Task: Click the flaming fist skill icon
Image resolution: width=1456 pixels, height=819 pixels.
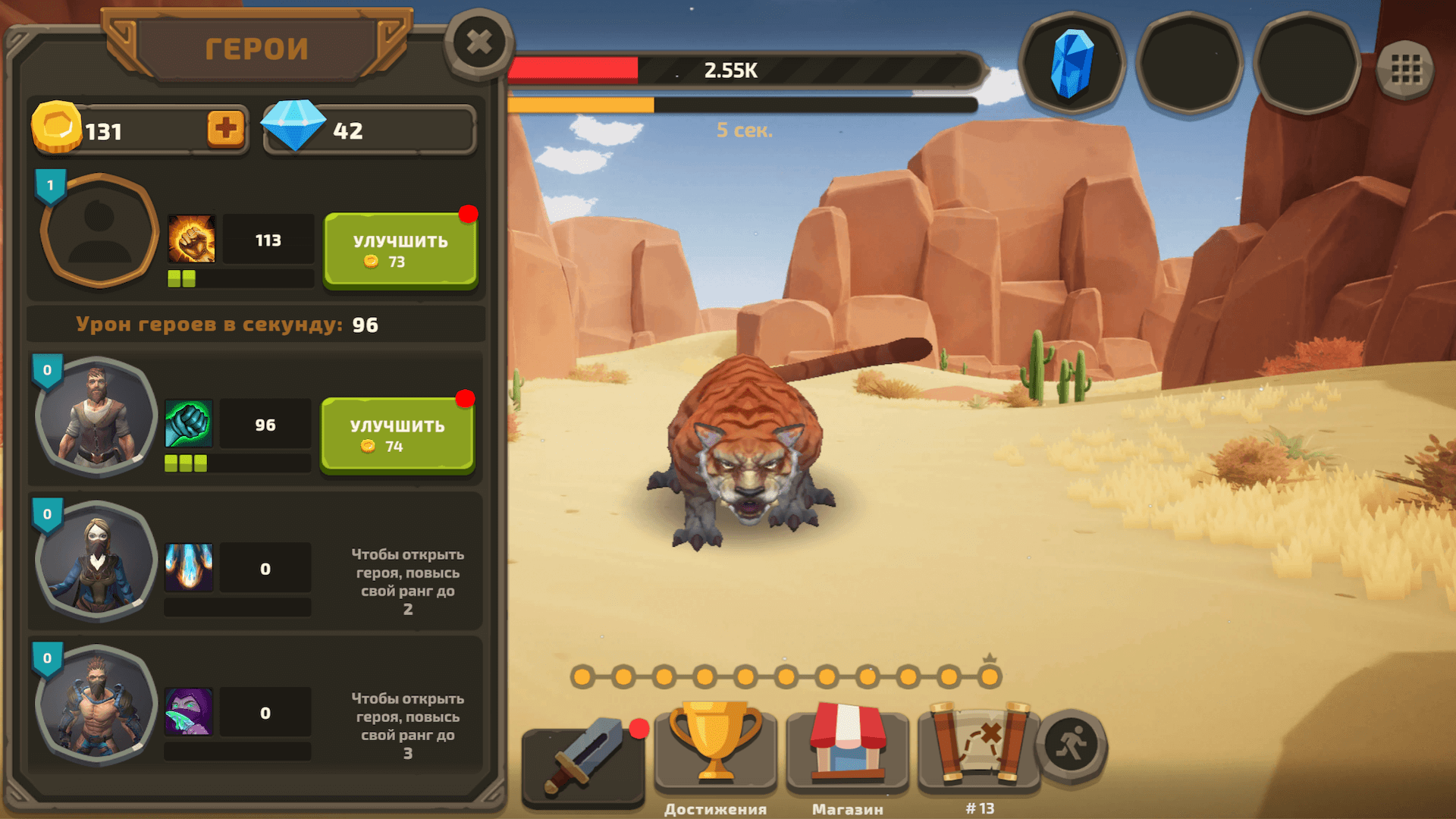Action: [x=191, y=239]
